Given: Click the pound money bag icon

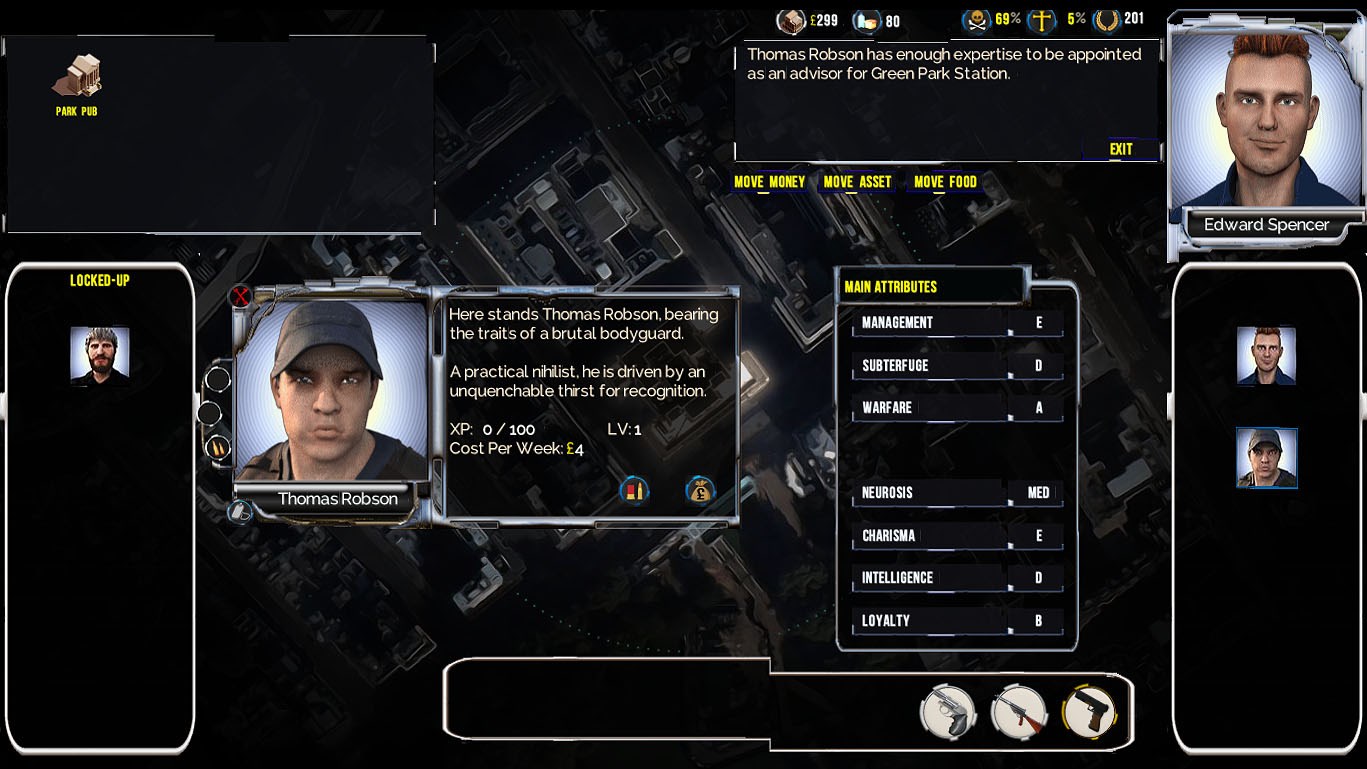Looking at the screenshot, I should 700,490.
